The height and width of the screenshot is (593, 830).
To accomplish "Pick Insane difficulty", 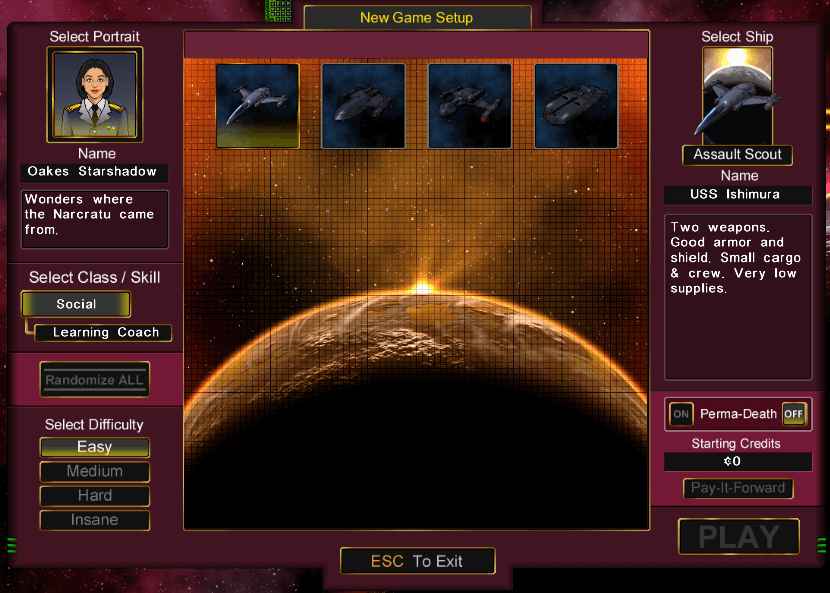I will 95,520.
